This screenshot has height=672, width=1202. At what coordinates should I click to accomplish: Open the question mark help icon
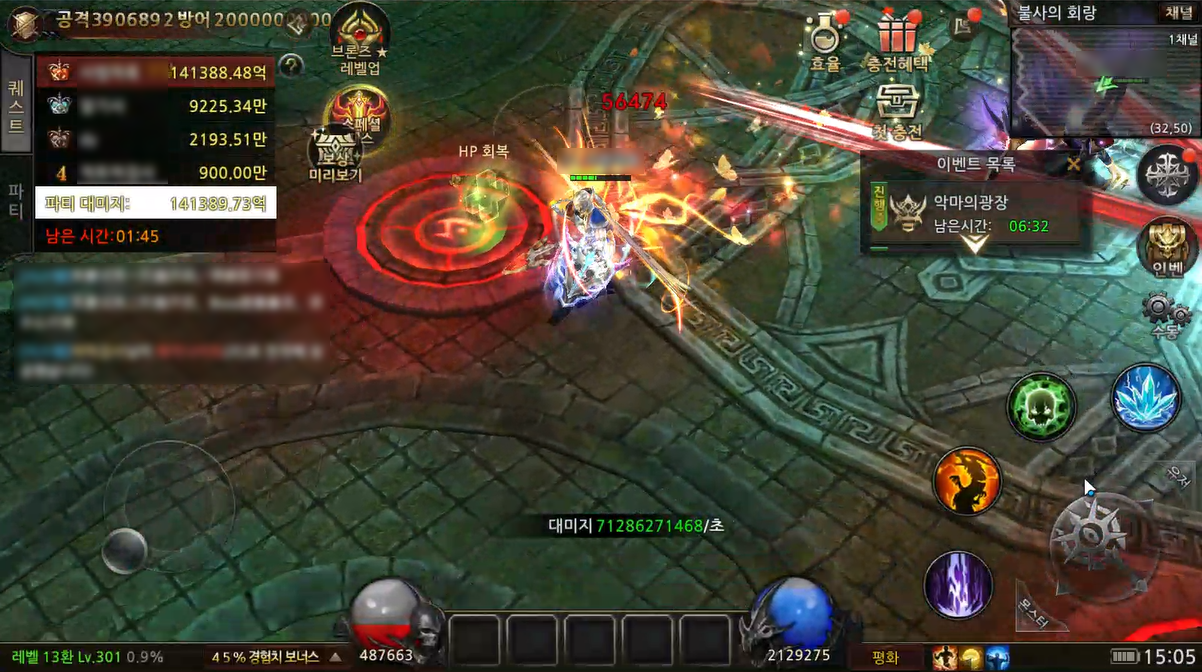(291, 66)
